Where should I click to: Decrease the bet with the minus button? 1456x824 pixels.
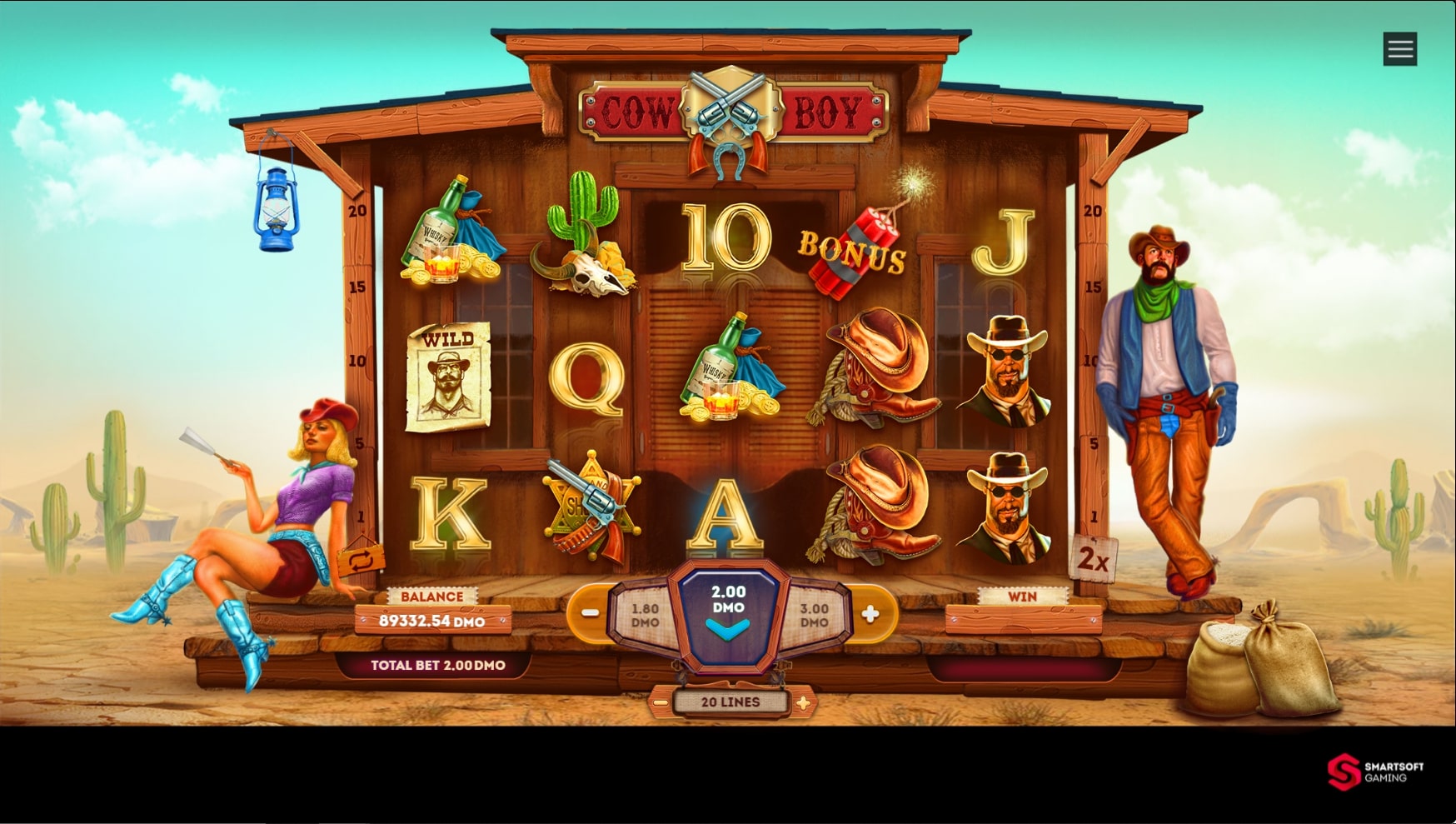tap(589, 612)
